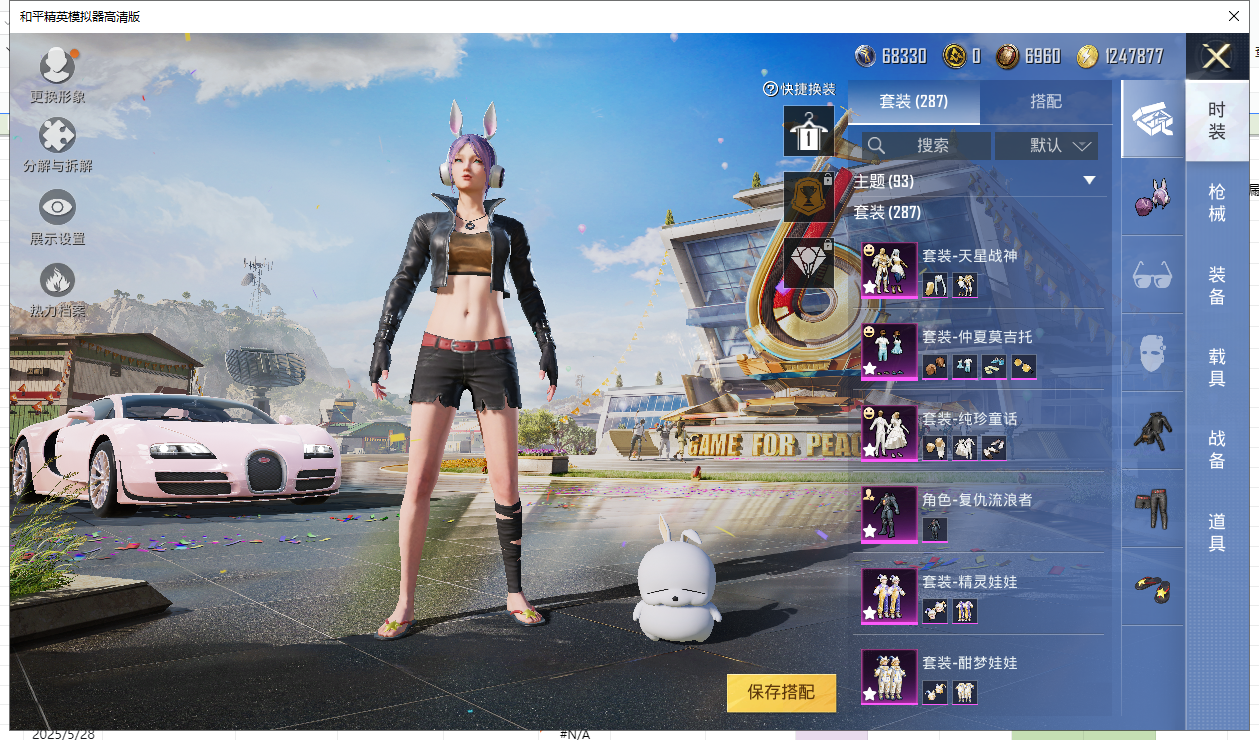Viewport: 1259px width, 740px height.
Task: Open 展示设置 display settings
Action: click(x=57, y=208)
